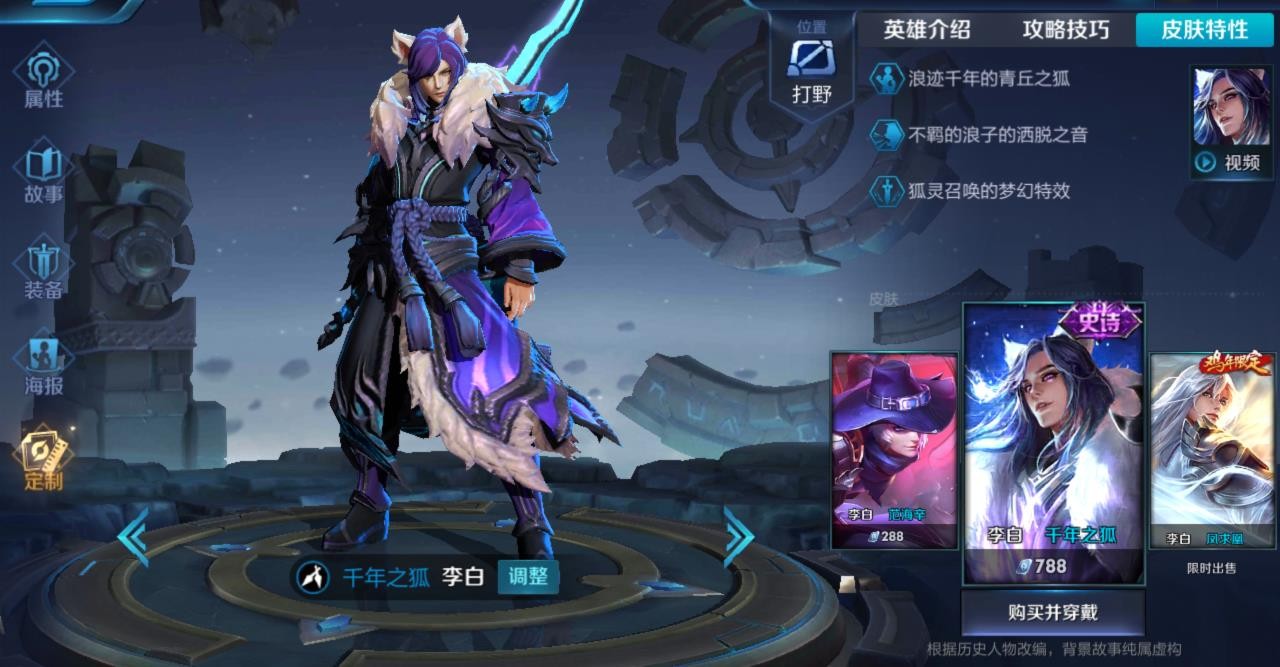
Task: Go to previous hero with left arrow
Action: [133, 537]
